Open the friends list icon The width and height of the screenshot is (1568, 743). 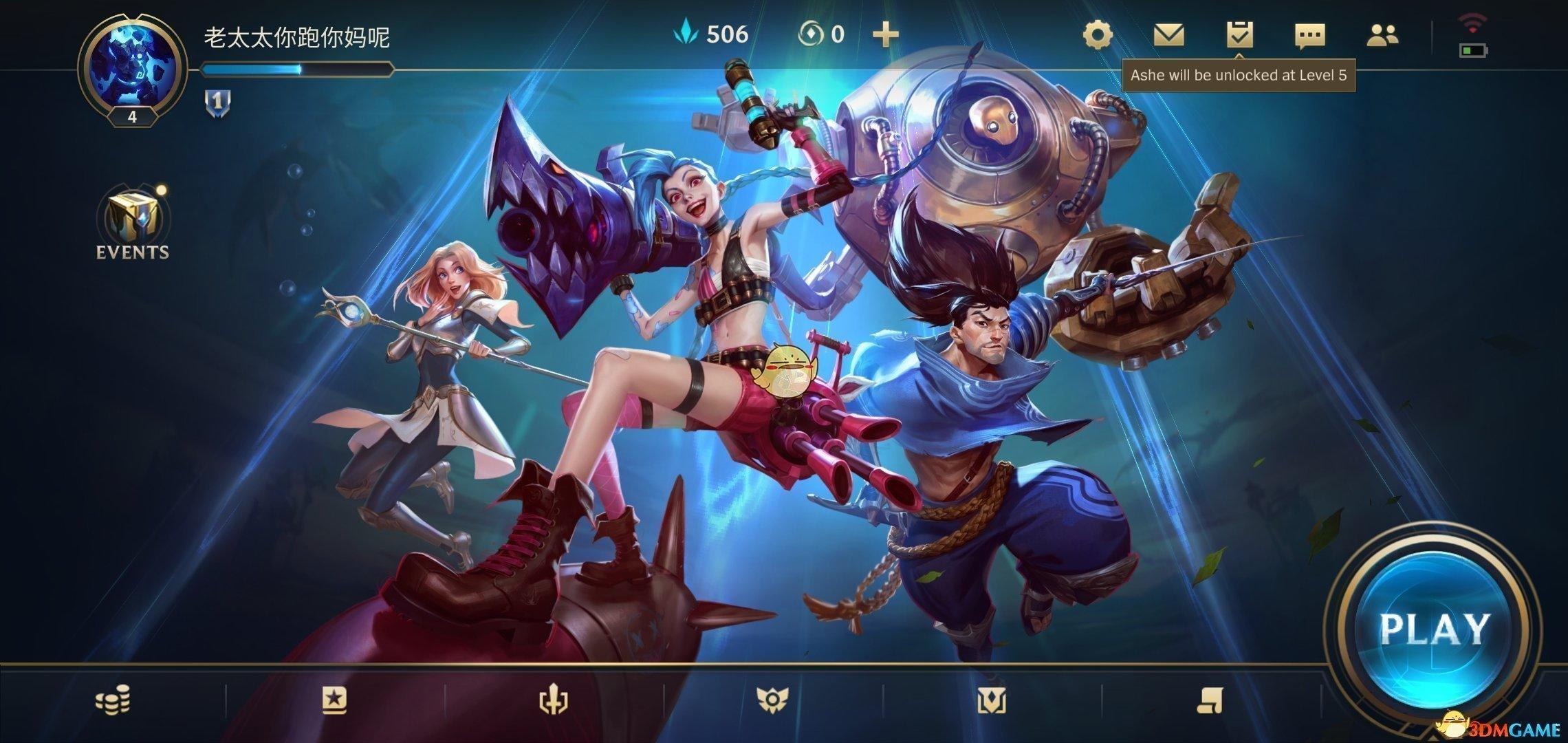point(1384,34)
